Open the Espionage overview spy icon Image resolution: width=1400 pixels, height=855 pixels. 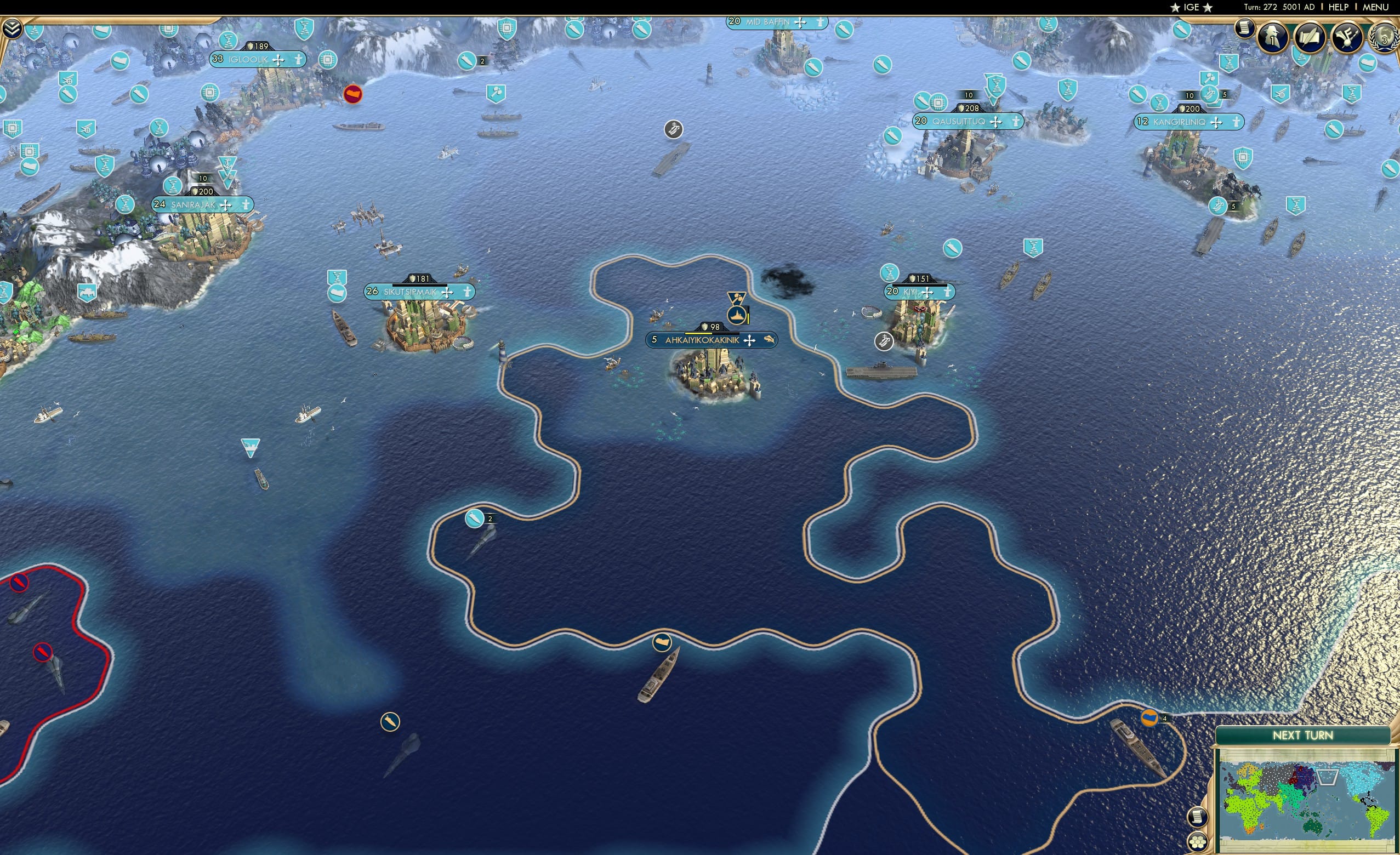click(x=1273, y=36)
